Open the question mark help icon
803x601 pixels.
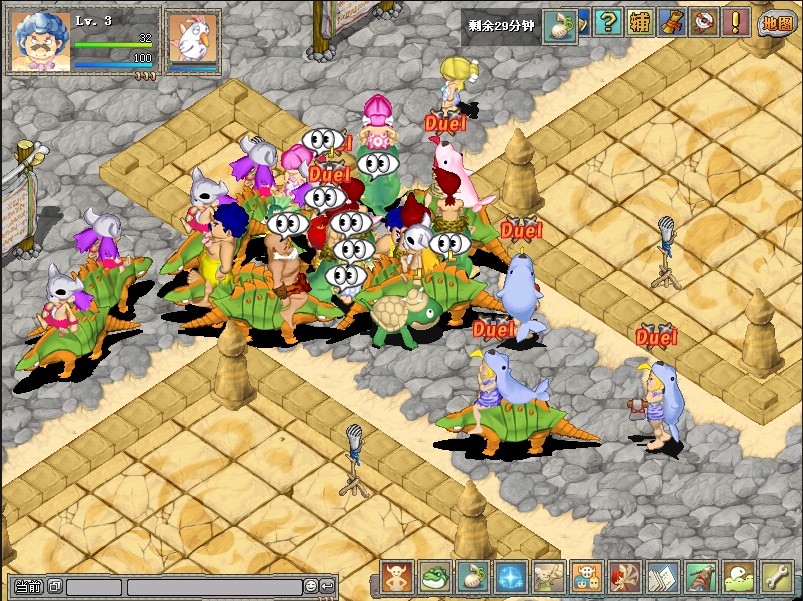pyautogui.click(x=609, y=22)
